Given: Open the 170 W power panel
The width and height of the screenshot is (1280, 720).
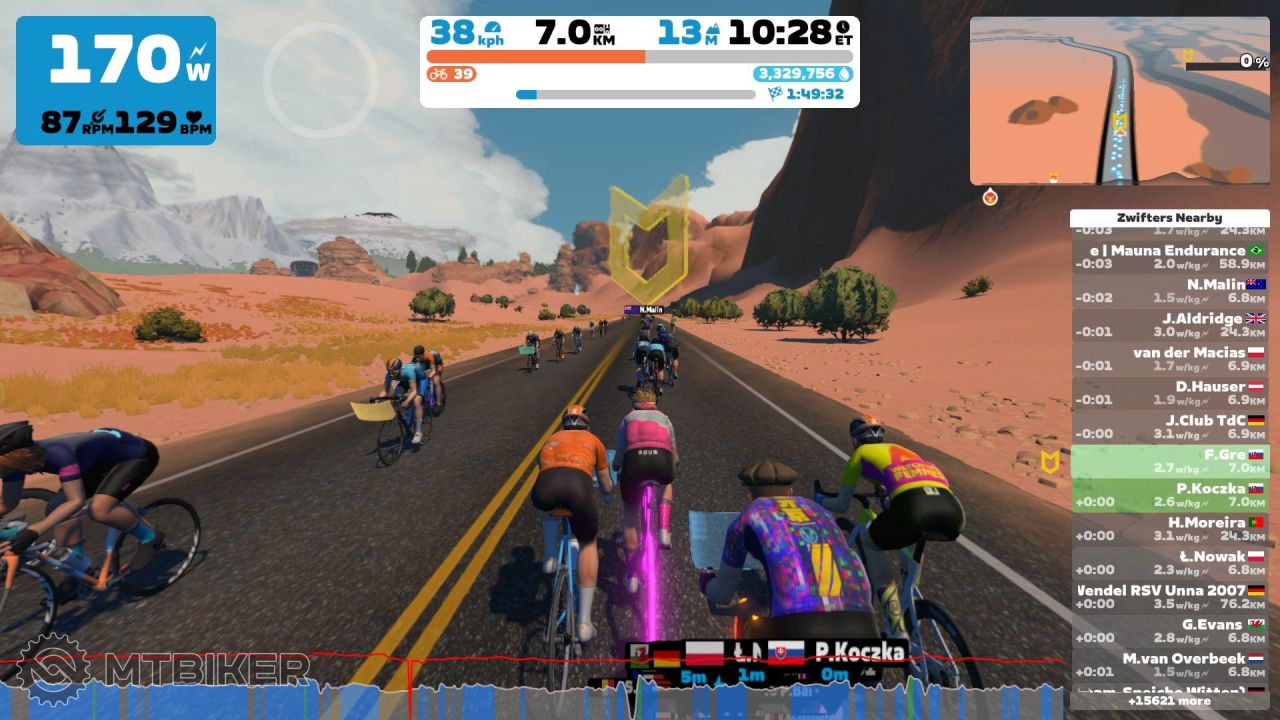Looking at the screenshot, I should click(x=116, y=80).
